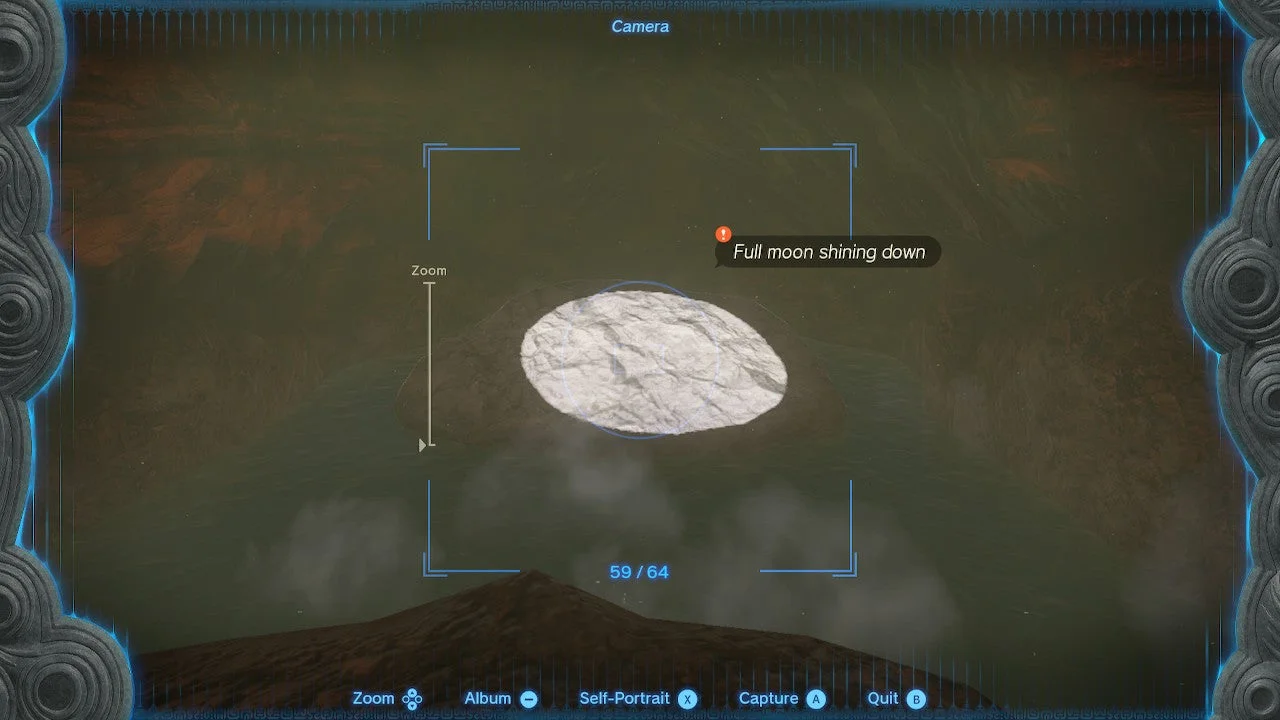Click the zoom slider arrow marker

[x=421, y=446]
